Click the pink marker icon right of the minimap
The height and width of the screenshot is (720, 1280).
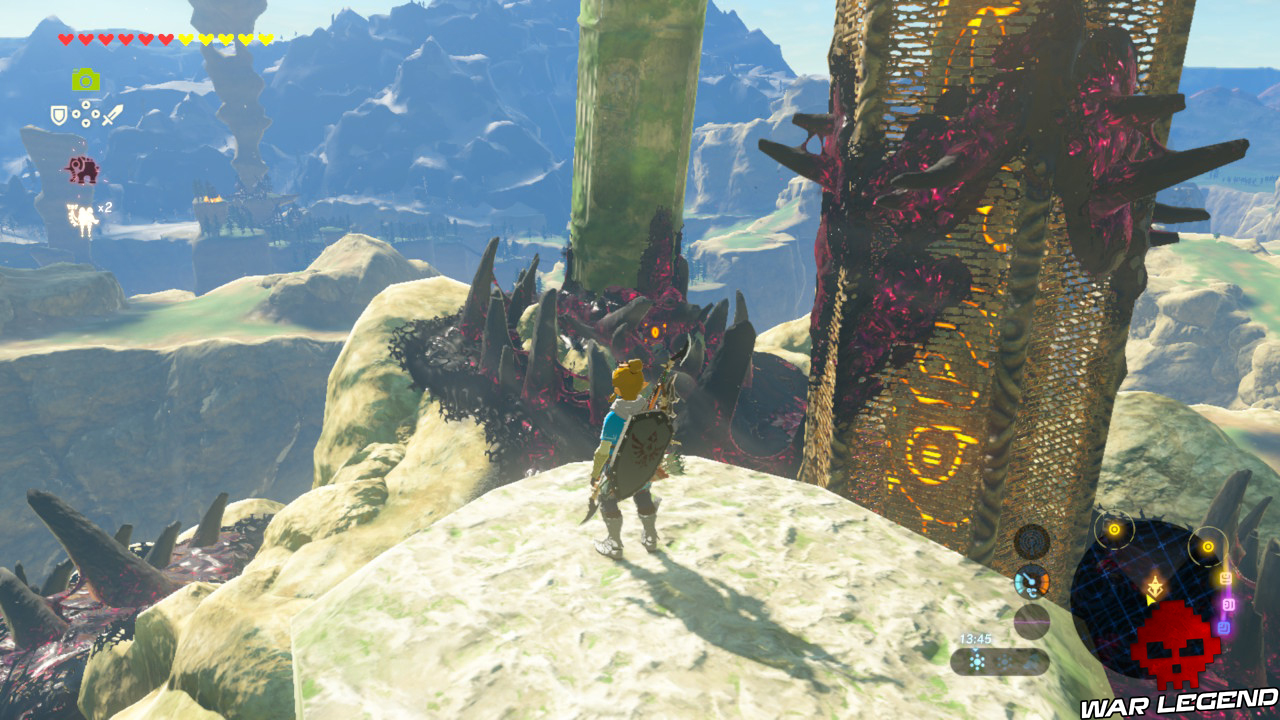(1228, 605)
